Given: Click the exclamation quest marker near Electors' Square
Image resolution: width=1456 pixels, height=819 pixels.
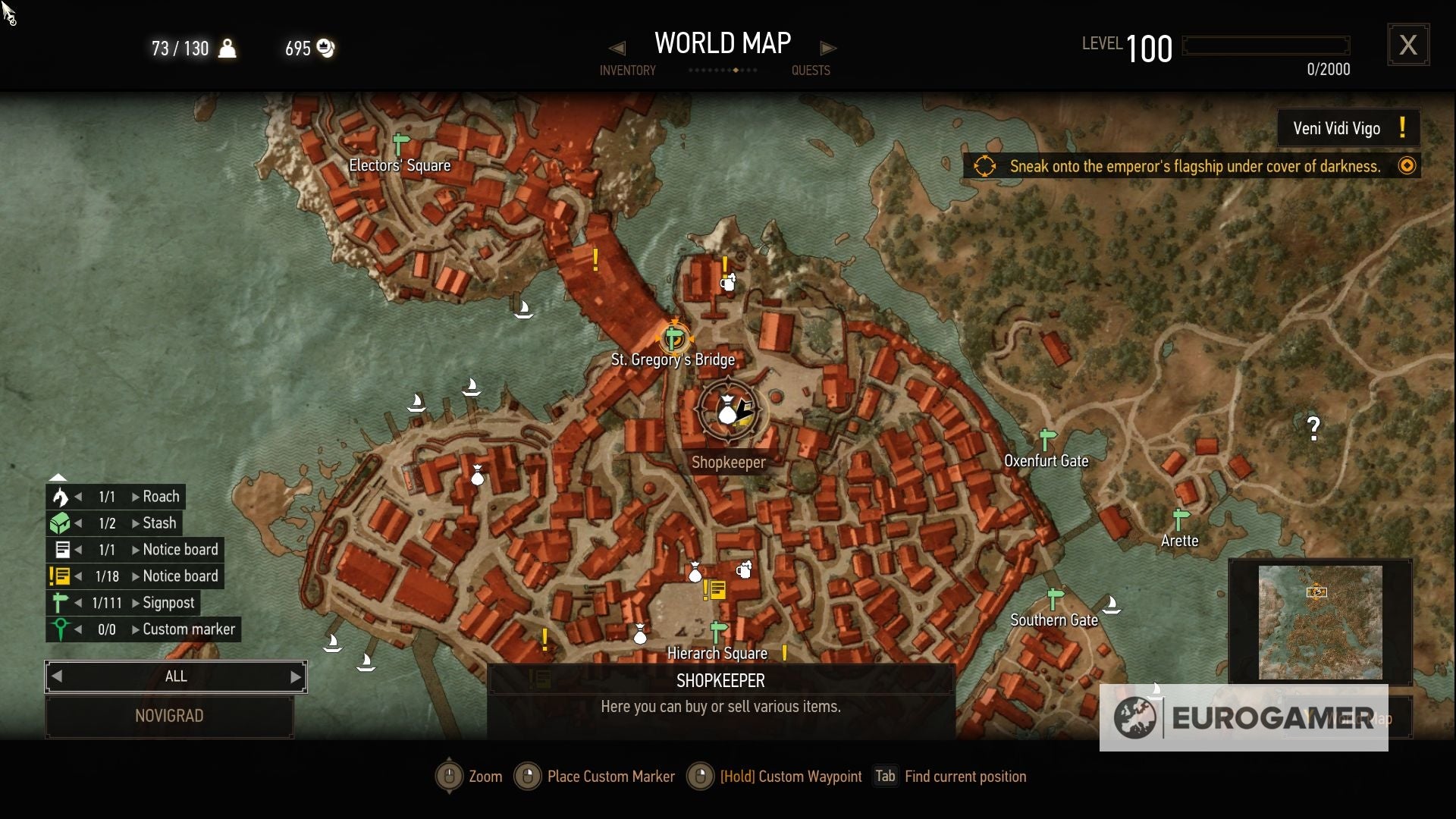Looking at the screenshot, I should [x=596, y=261].
